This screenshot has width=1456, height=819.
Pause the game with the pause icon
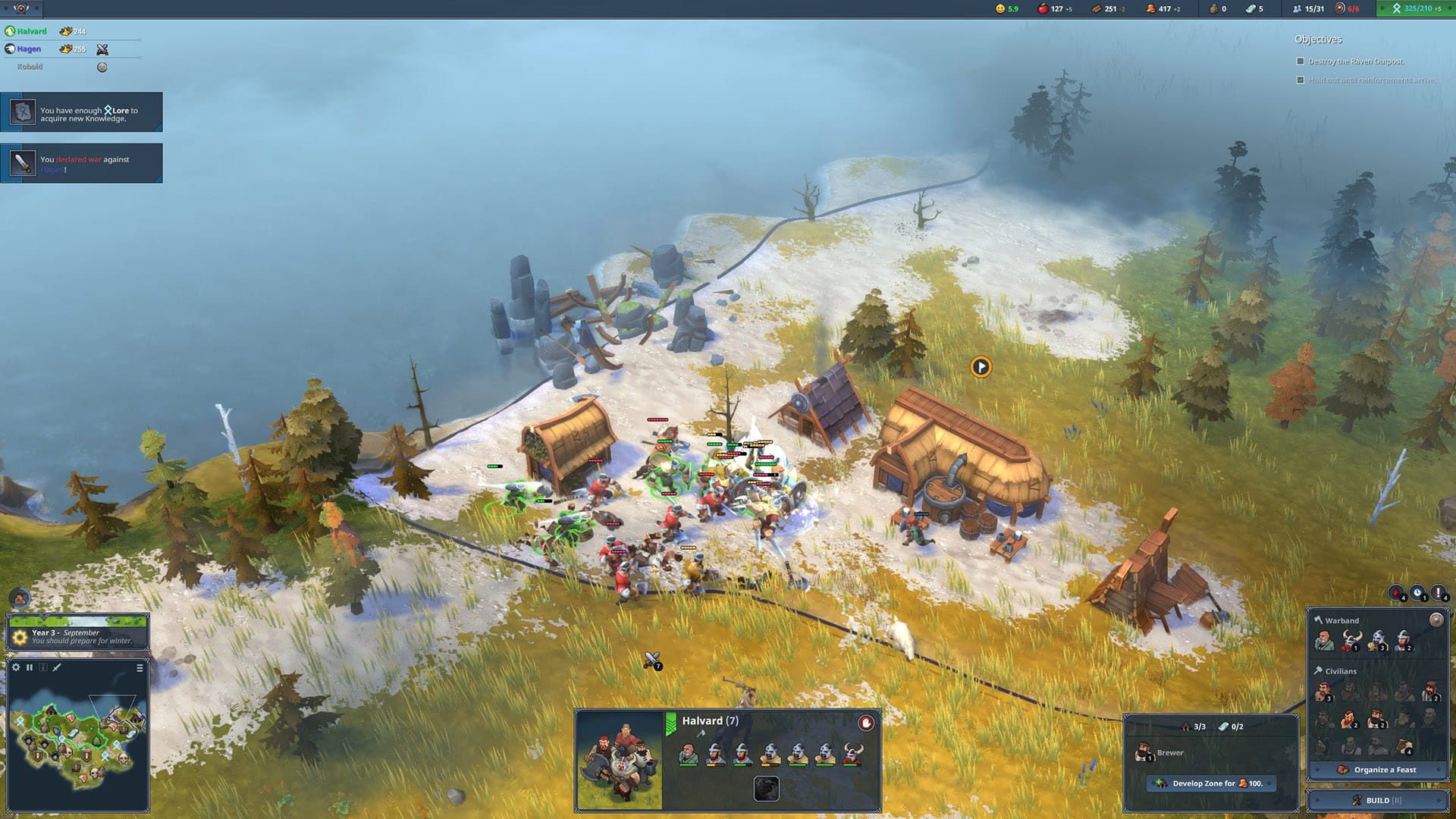(30, 667)
